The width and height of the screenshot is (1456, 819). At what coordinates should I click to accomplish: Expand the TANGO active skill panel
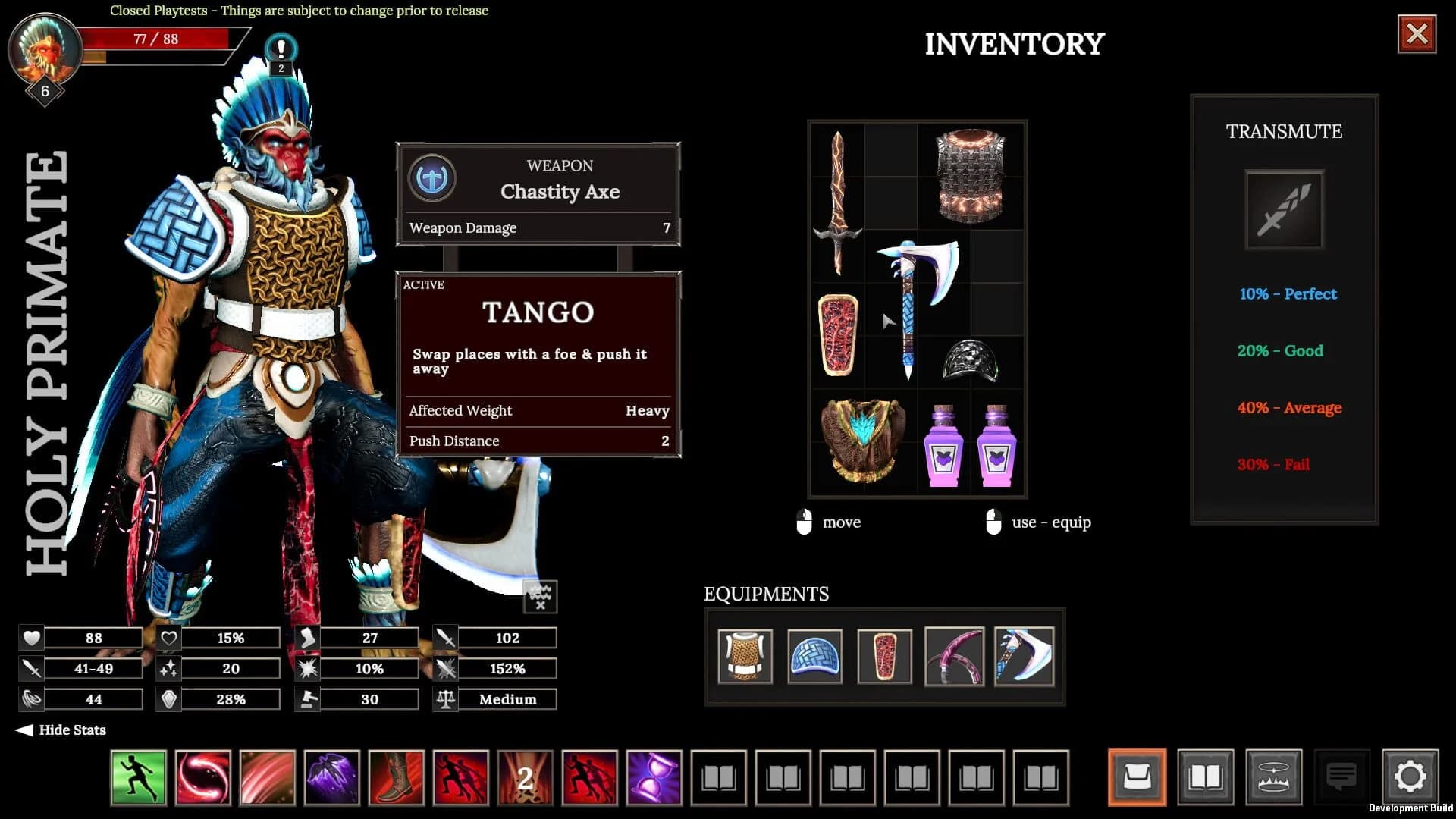[x=538, y=312]
